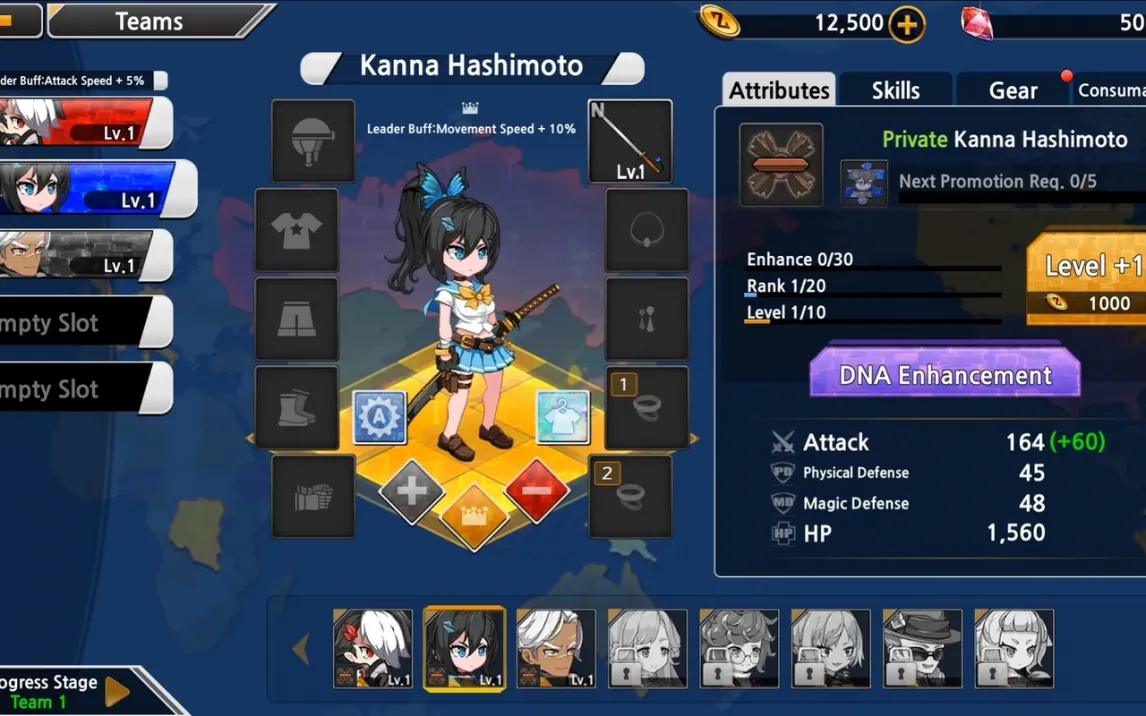The height and width of the screenshot is (716, 1146).
Task: Start the Progress Stage play arrow
Action: coord(118,691)
